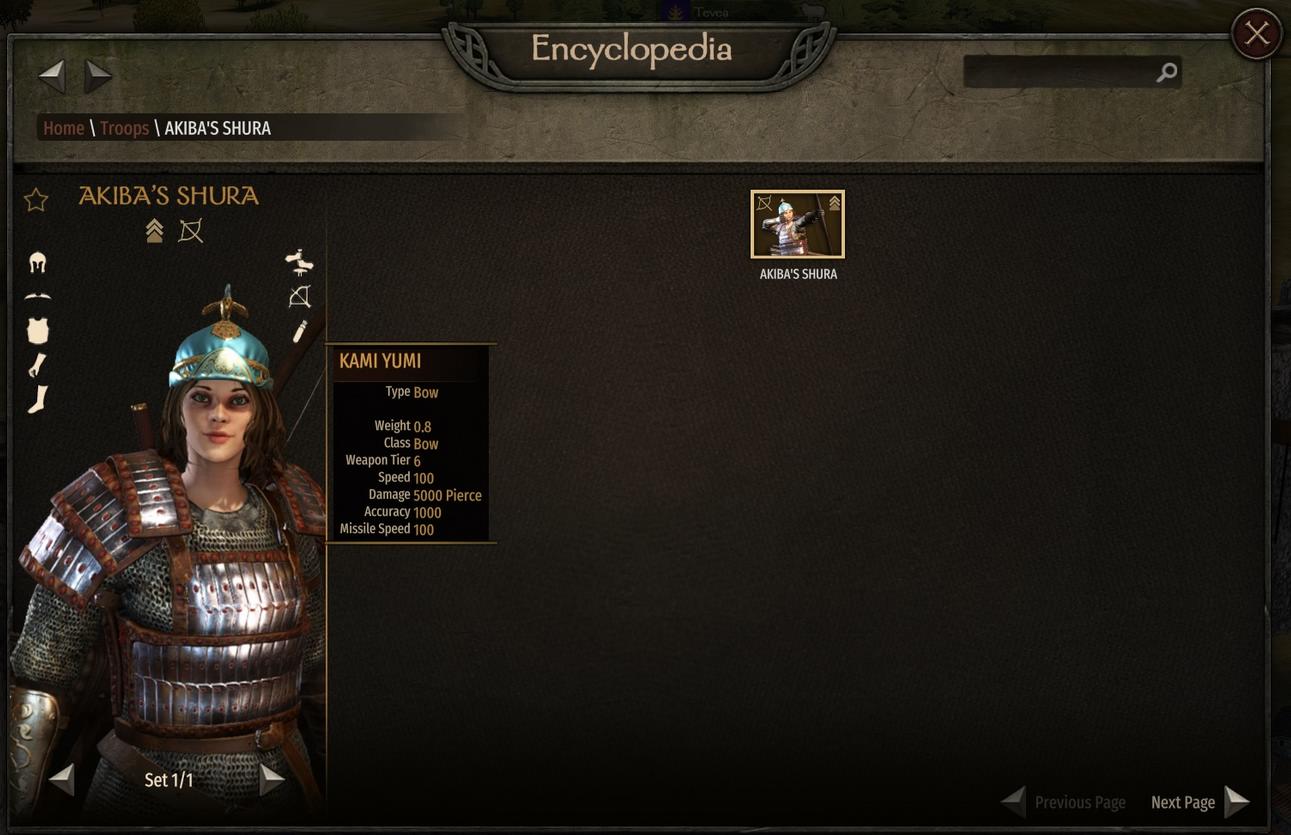The width and height of the screenshot is (1291, 835).
Task: Inspect the boots equipment icon
Action: point(38,400)
